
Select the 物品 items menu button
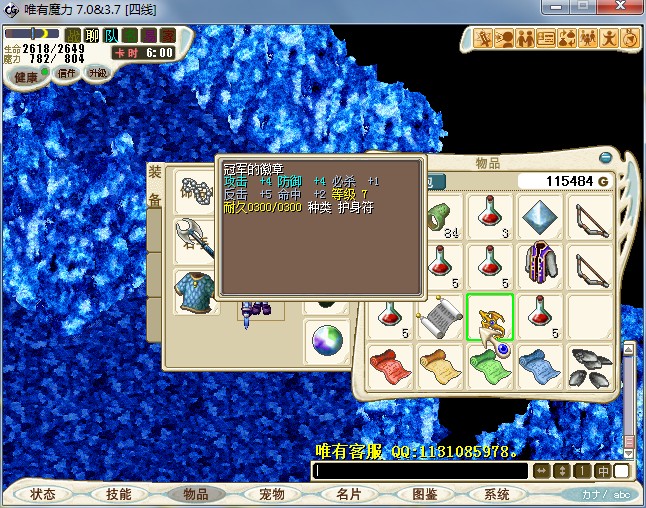(x=195, y=494)
